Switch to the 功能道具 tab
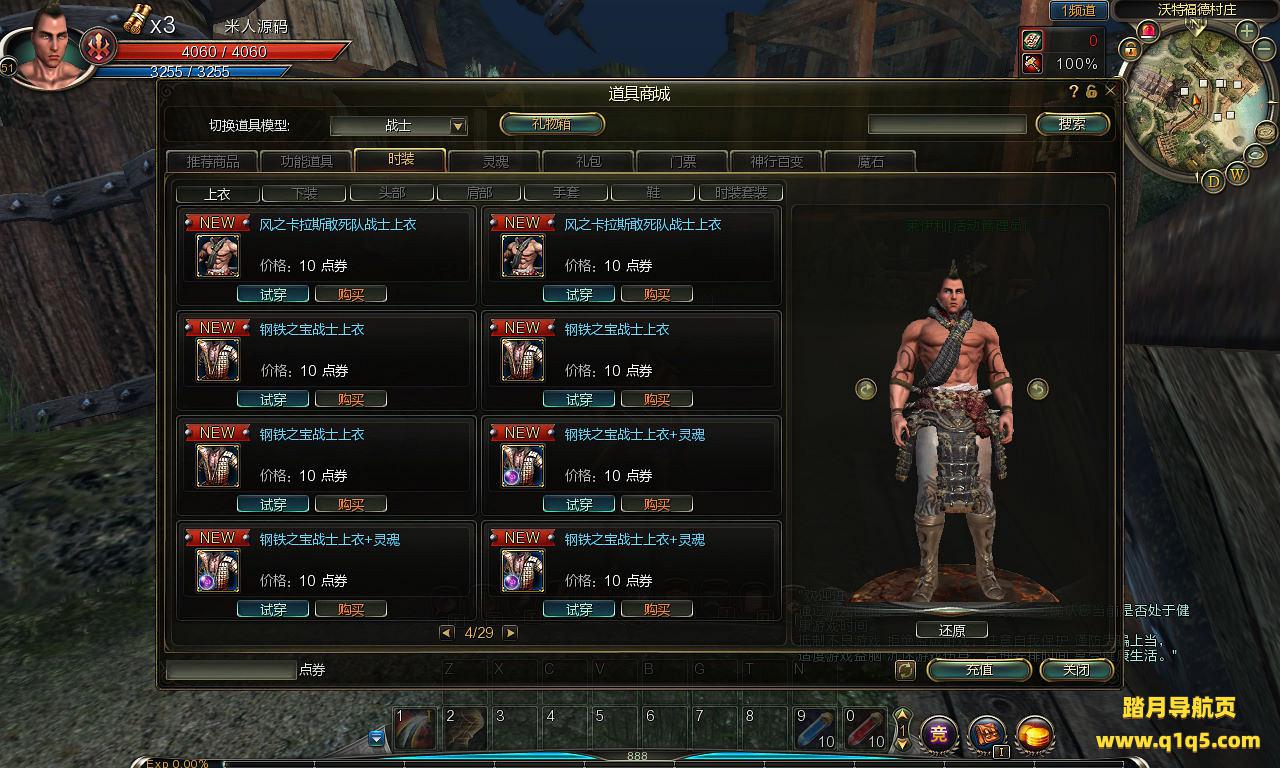The height and width of the screenshot is (768, 1280). (x=306, y=161)
